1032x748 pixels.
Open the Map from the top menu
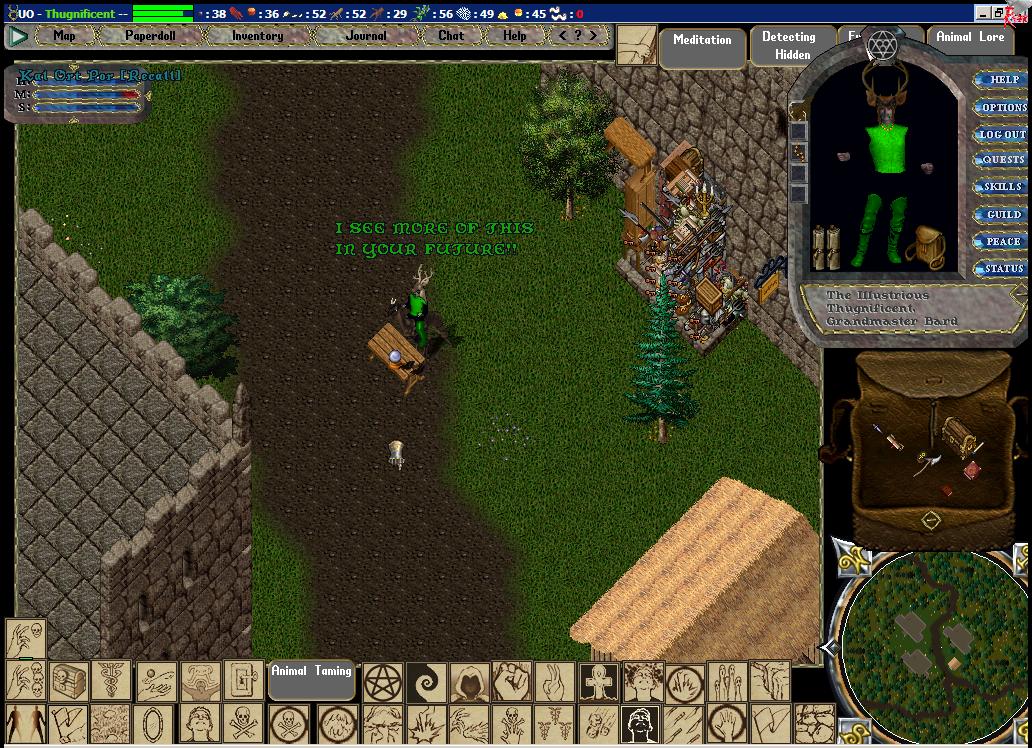64,36
